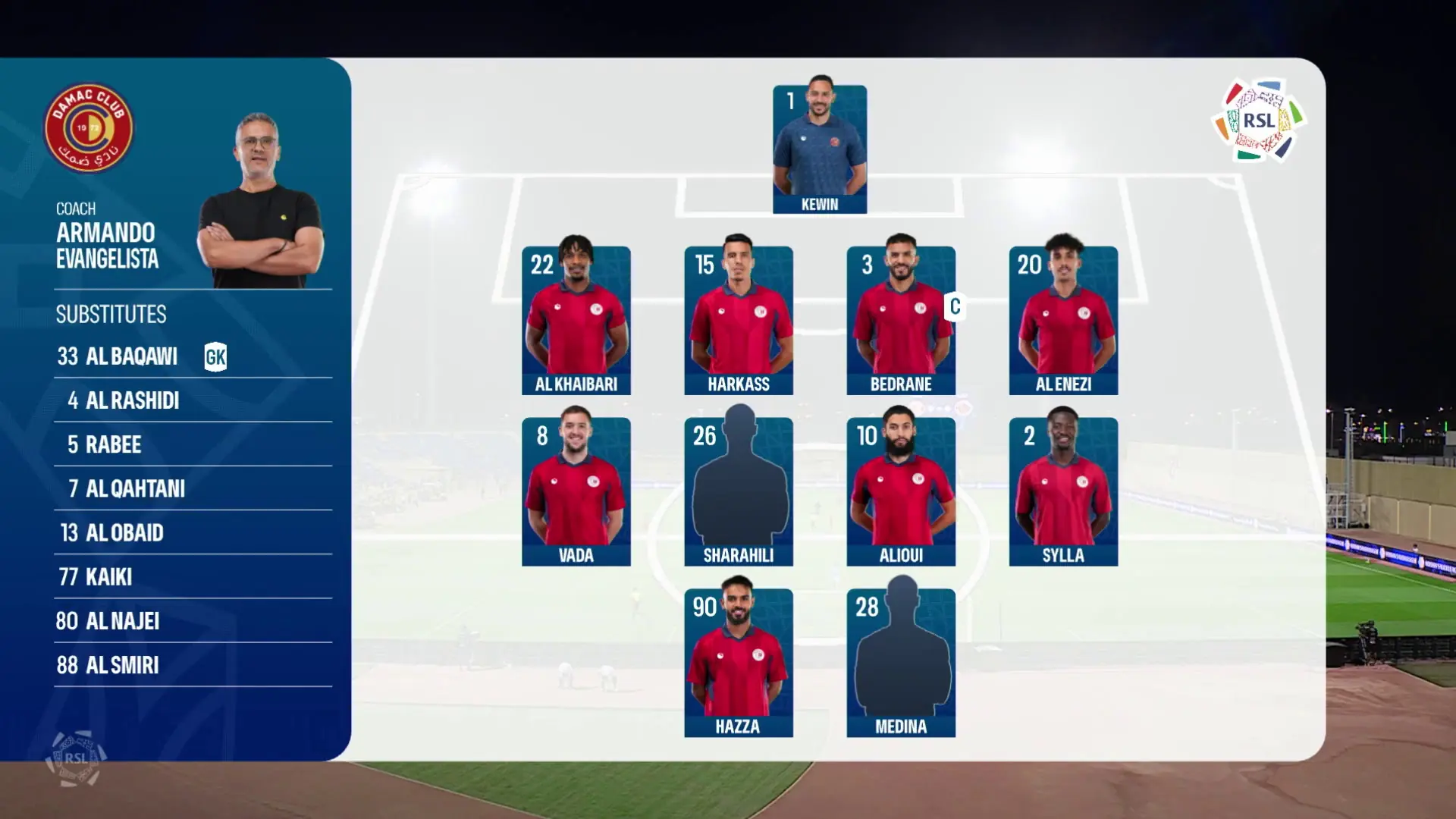Image resolution: width=1456 pixels, height=819 pixels.
Task: Select Harkass number 15 card
Action: (x=739, y=320)
